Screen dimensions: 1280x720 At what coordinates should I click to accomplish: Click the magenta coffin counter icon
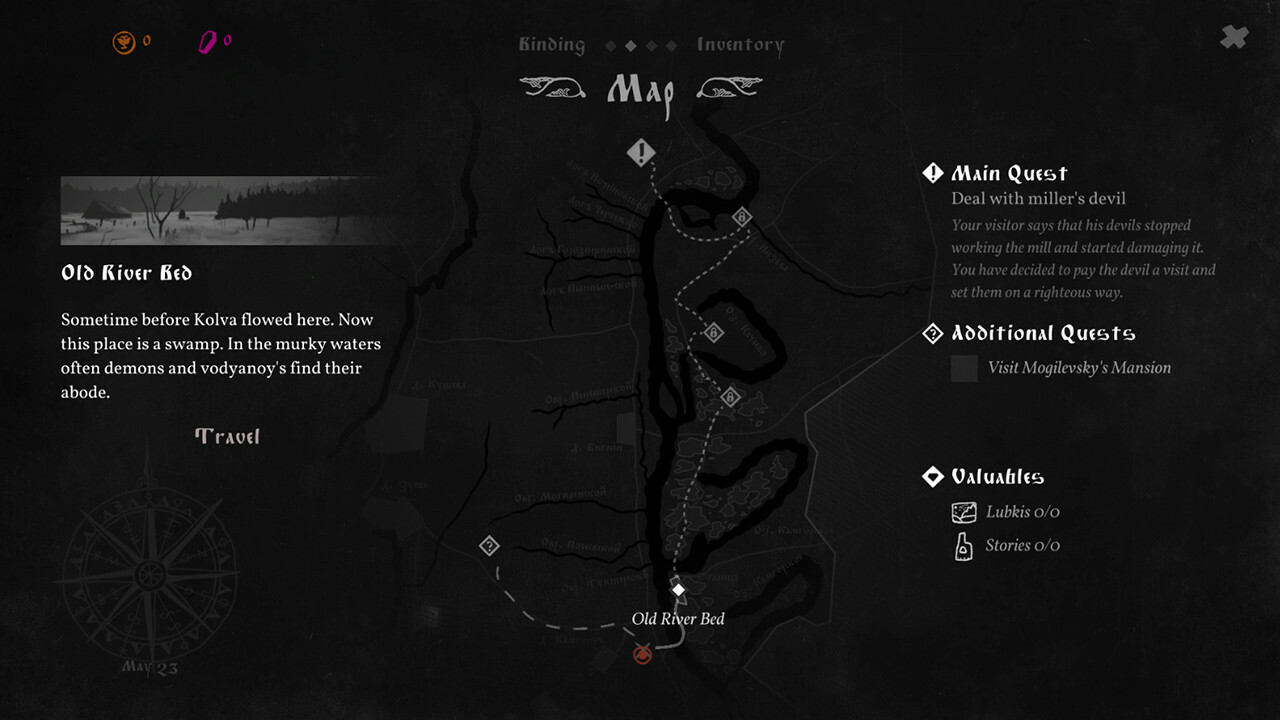[208, 41]
